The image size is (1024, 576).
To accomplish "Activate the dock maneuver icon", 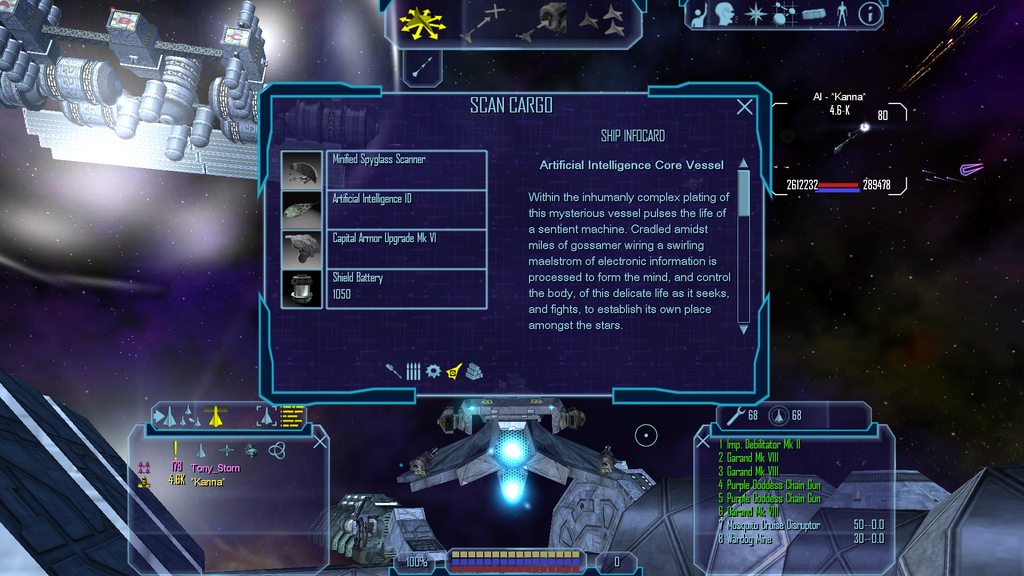I will [x=545, y=20].
